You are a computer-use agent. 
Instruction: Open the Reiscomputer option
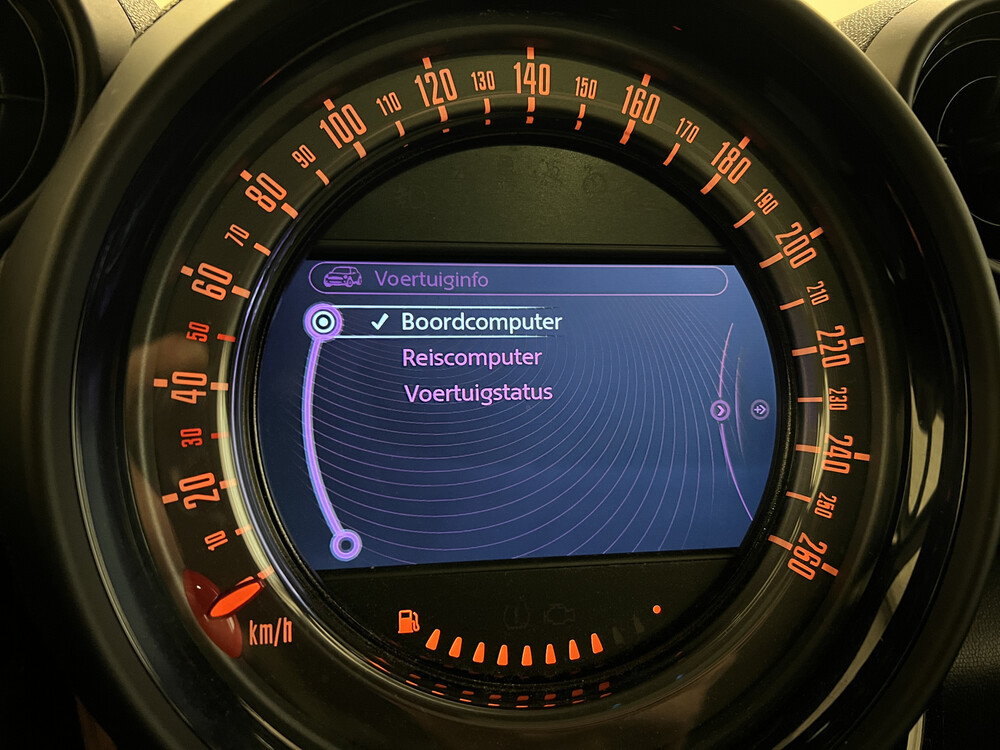(472, 357)
